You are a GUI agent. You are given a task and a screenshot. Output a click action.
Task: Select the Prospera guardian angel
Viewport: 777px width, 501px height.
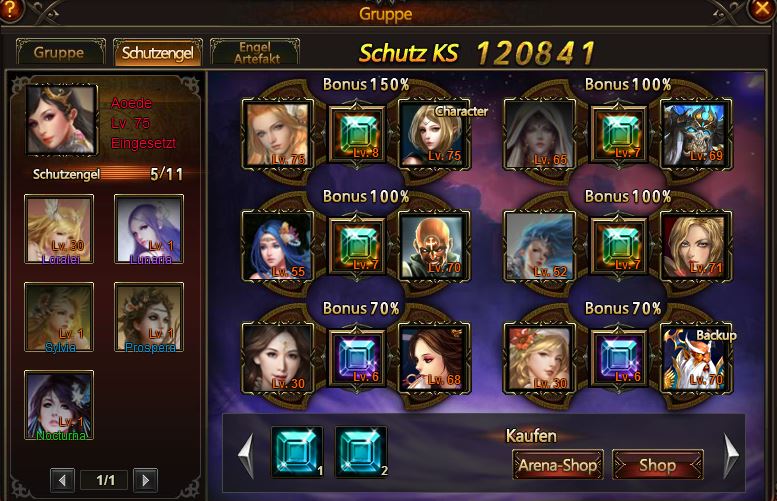149,317
